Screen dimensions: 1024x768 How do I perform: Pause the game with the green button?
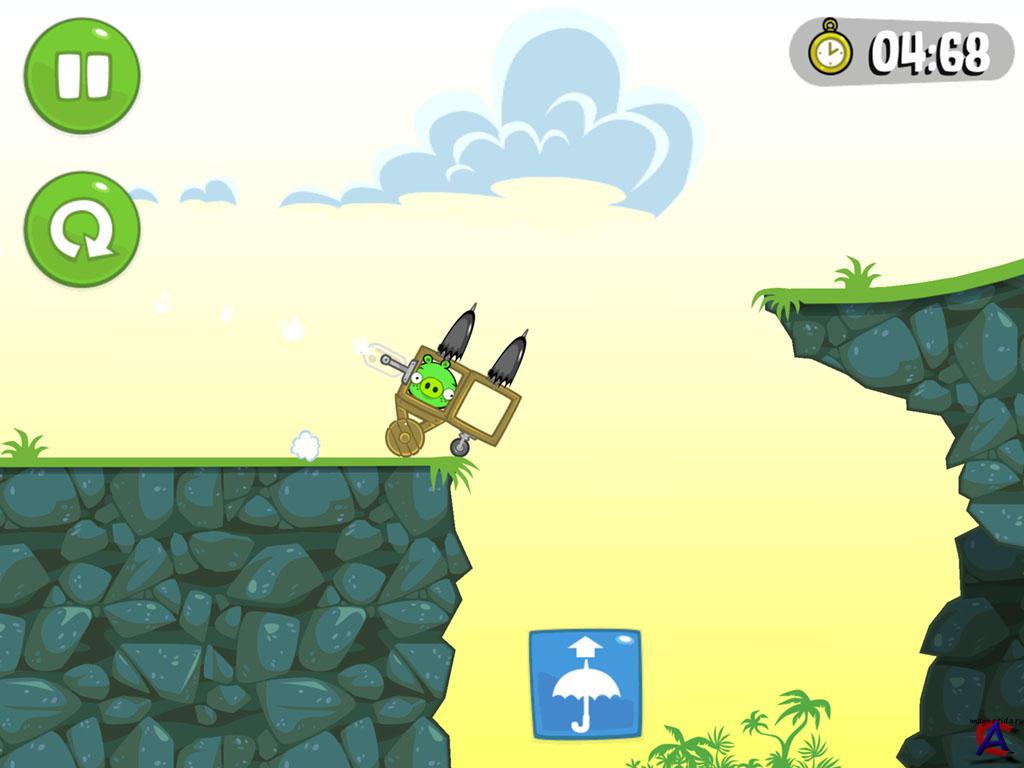coord(82,76)
